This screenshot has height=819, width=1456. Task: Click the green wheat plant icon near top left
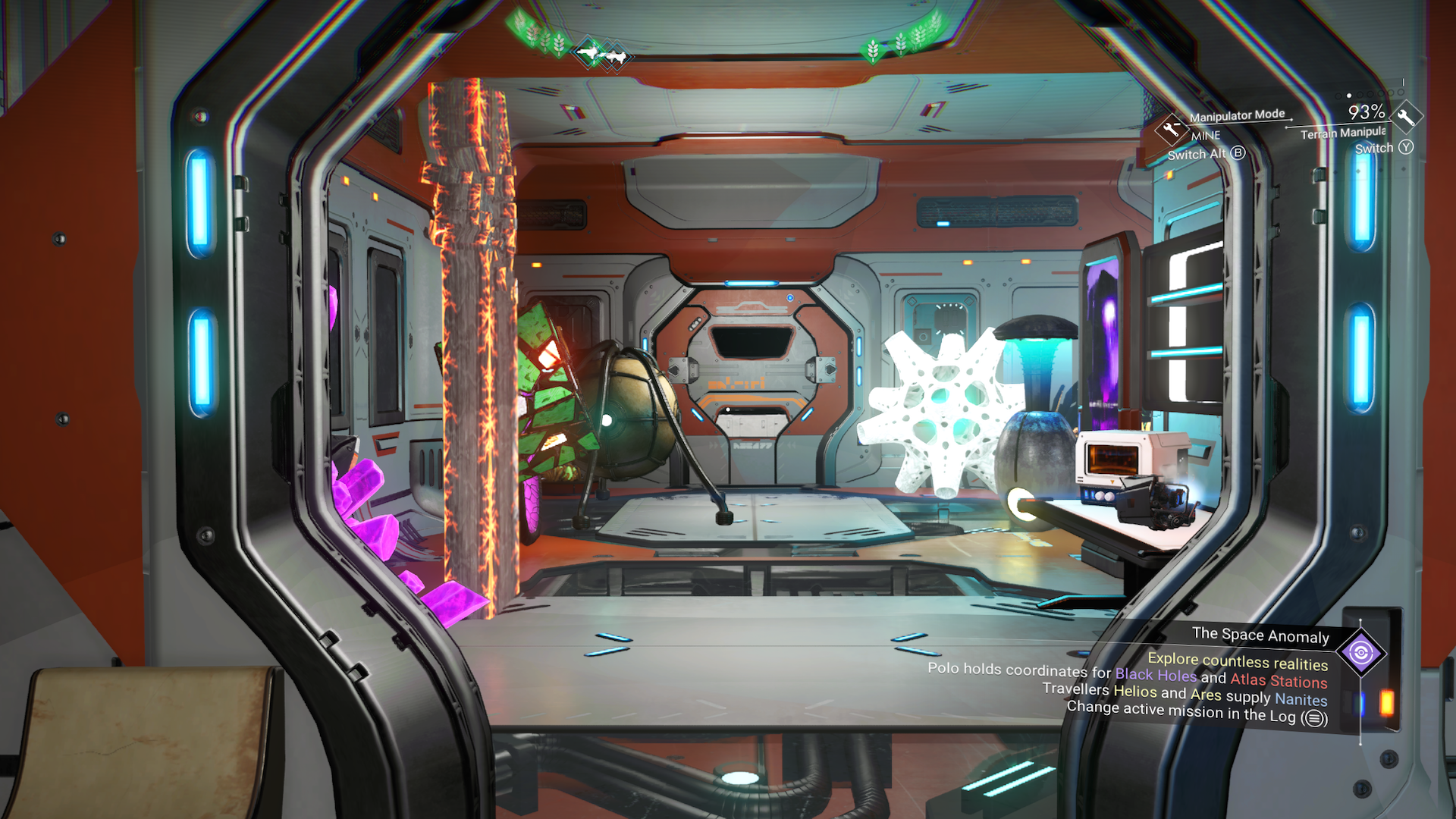click(x=558, y=45)
